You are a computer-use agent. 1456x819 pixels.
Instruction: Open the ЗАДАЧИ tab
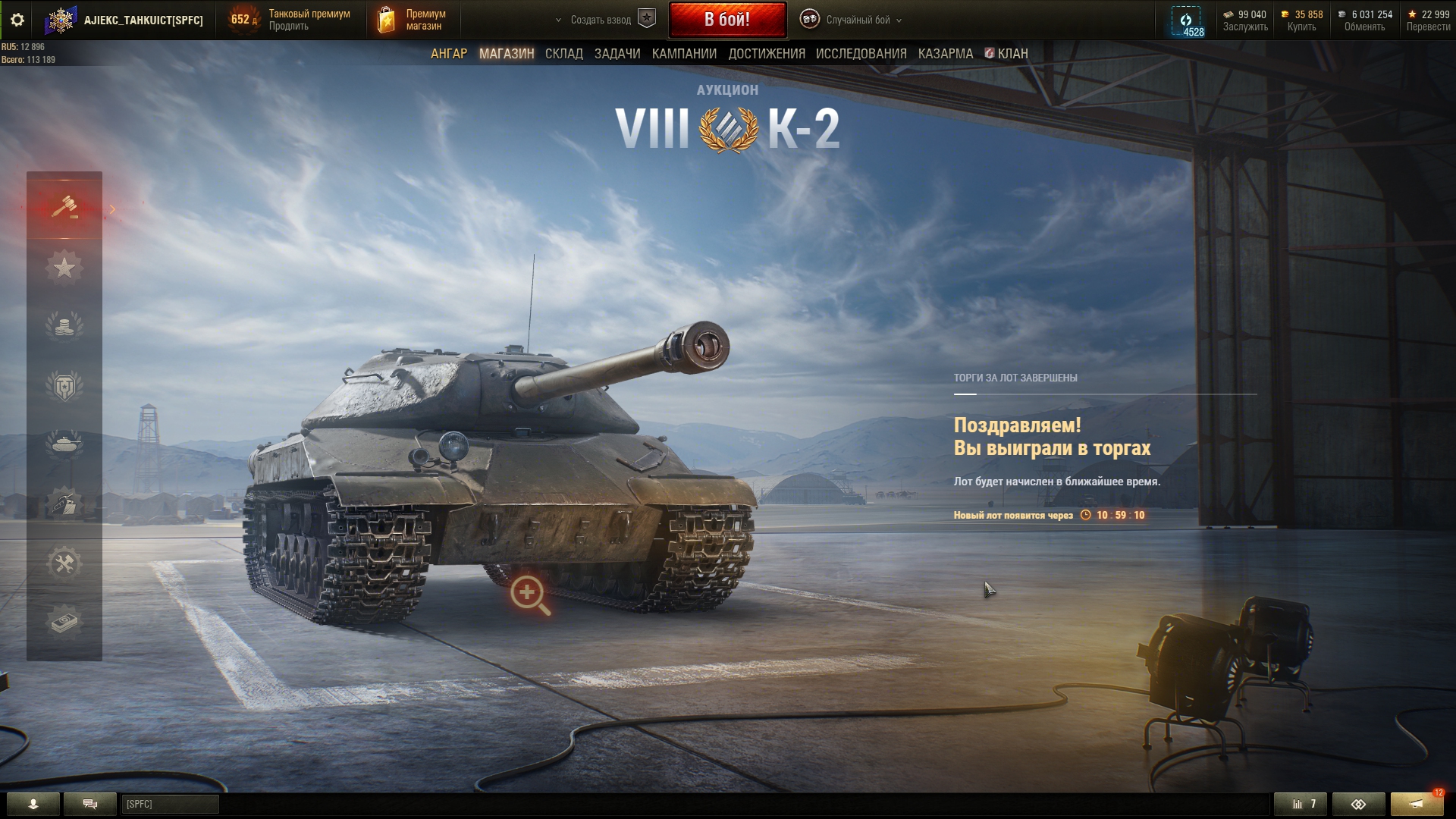click(x=617, y=54)
